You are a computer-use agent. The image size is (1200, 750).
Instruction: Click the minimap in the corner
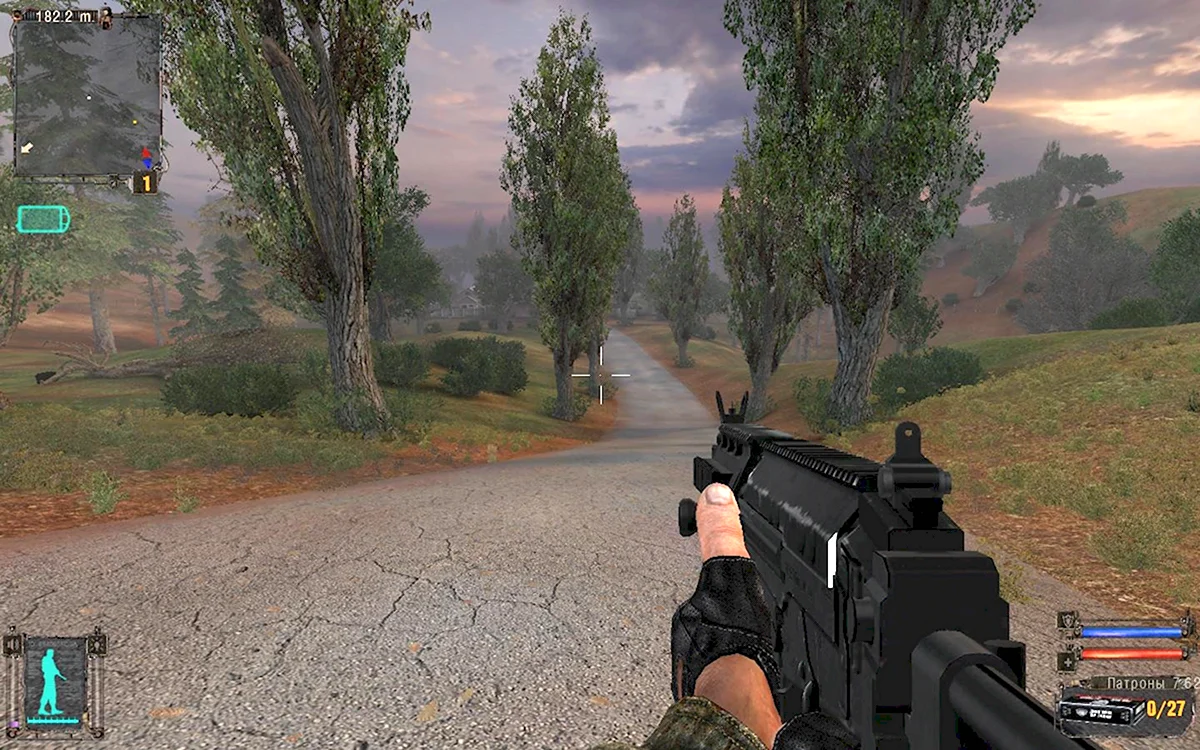pyautogui.click(x=87, y=97)
